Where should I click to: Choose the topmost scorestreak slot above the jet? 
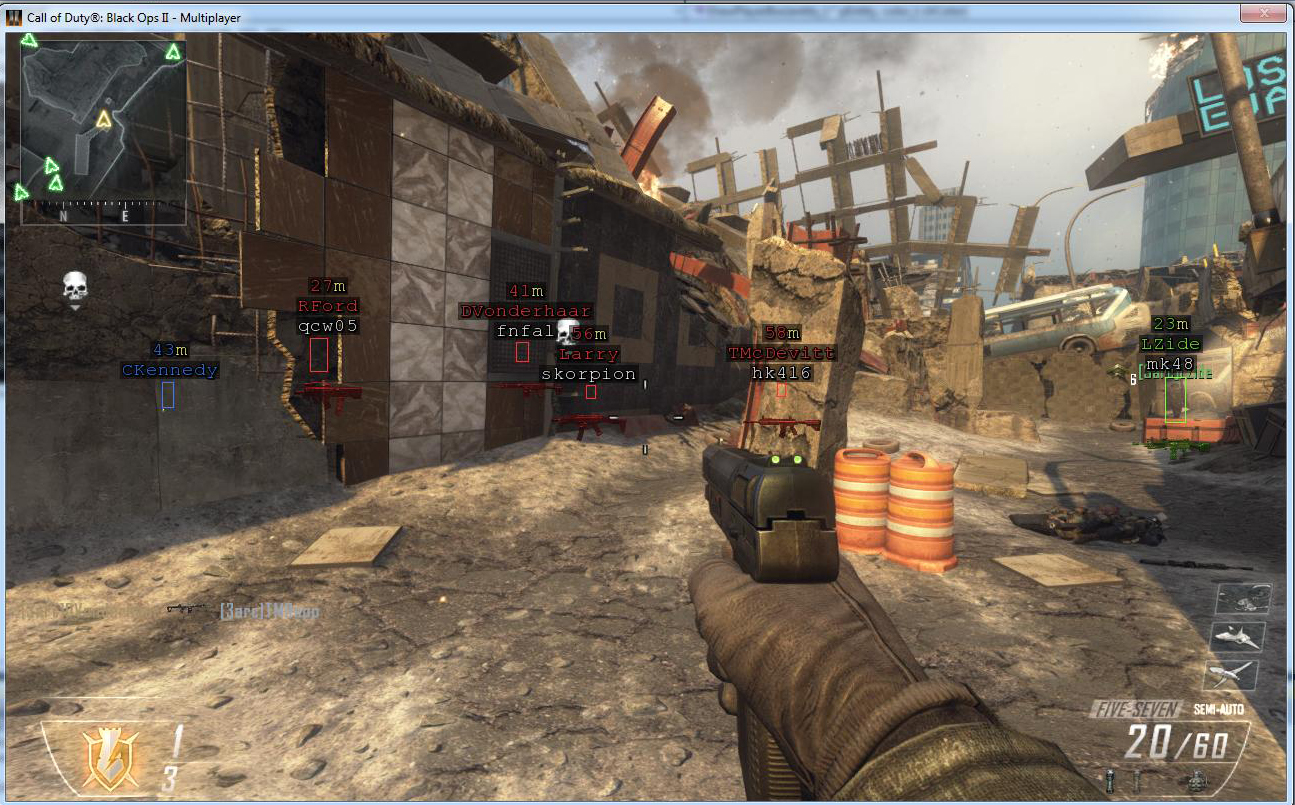pyautogui.click(x=1243, y=599)
